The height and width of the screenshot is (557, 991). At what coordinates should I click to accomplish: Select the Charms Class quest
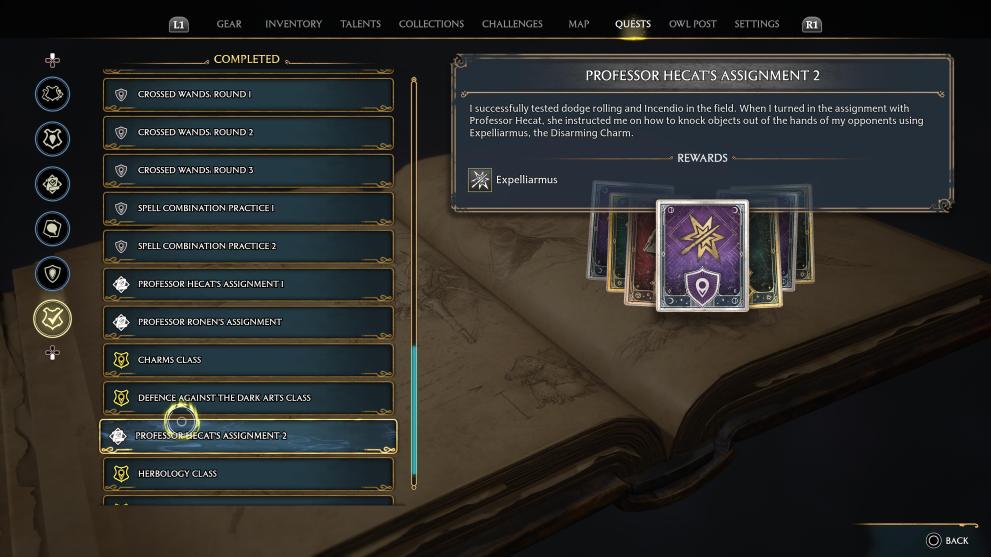(248, 361)
